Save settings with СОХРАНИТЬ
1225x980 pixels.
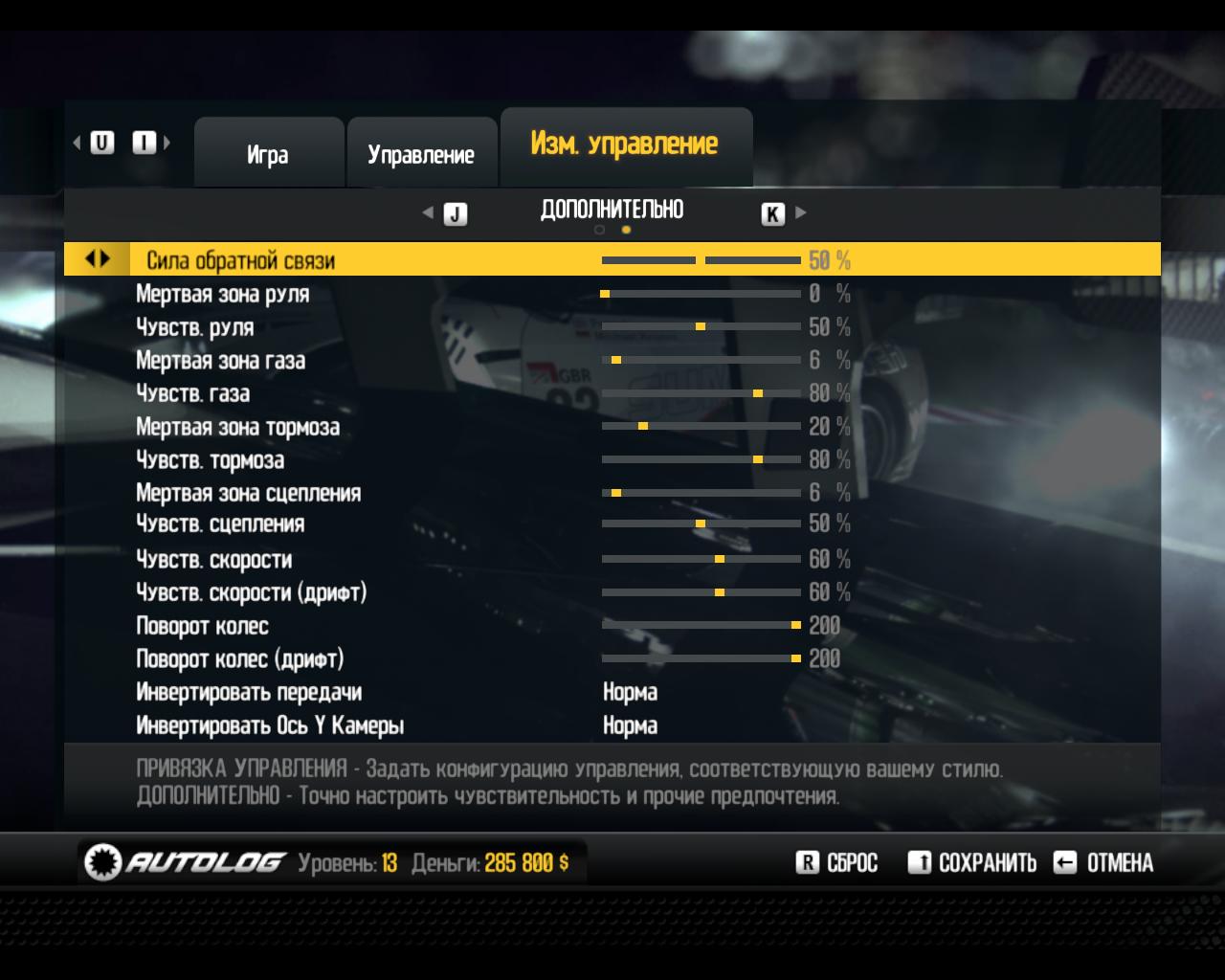tap(972, 863)
